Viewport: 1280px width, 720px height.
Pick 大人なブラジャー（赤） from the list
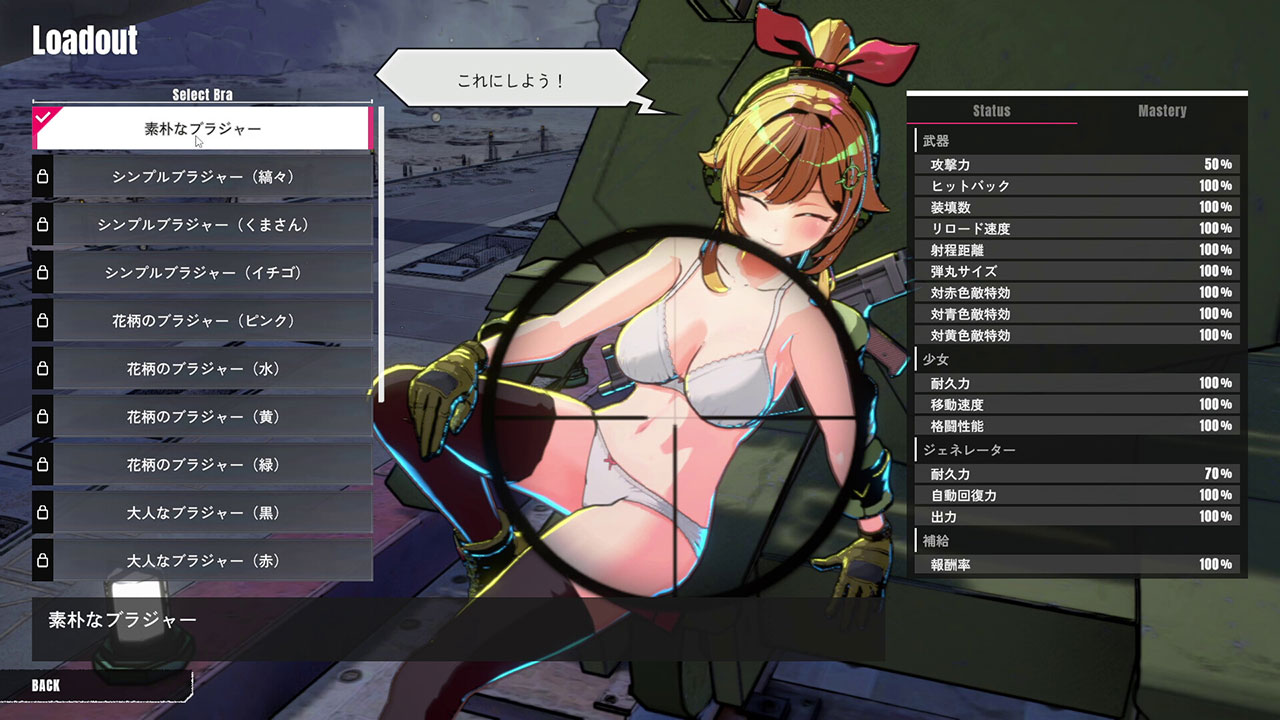pos(203,561)
